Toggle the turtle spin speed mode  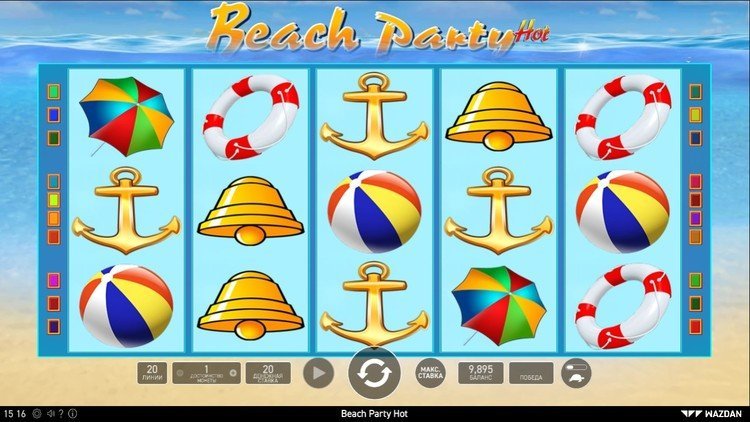pyautogui.click(x=576, y=374)
